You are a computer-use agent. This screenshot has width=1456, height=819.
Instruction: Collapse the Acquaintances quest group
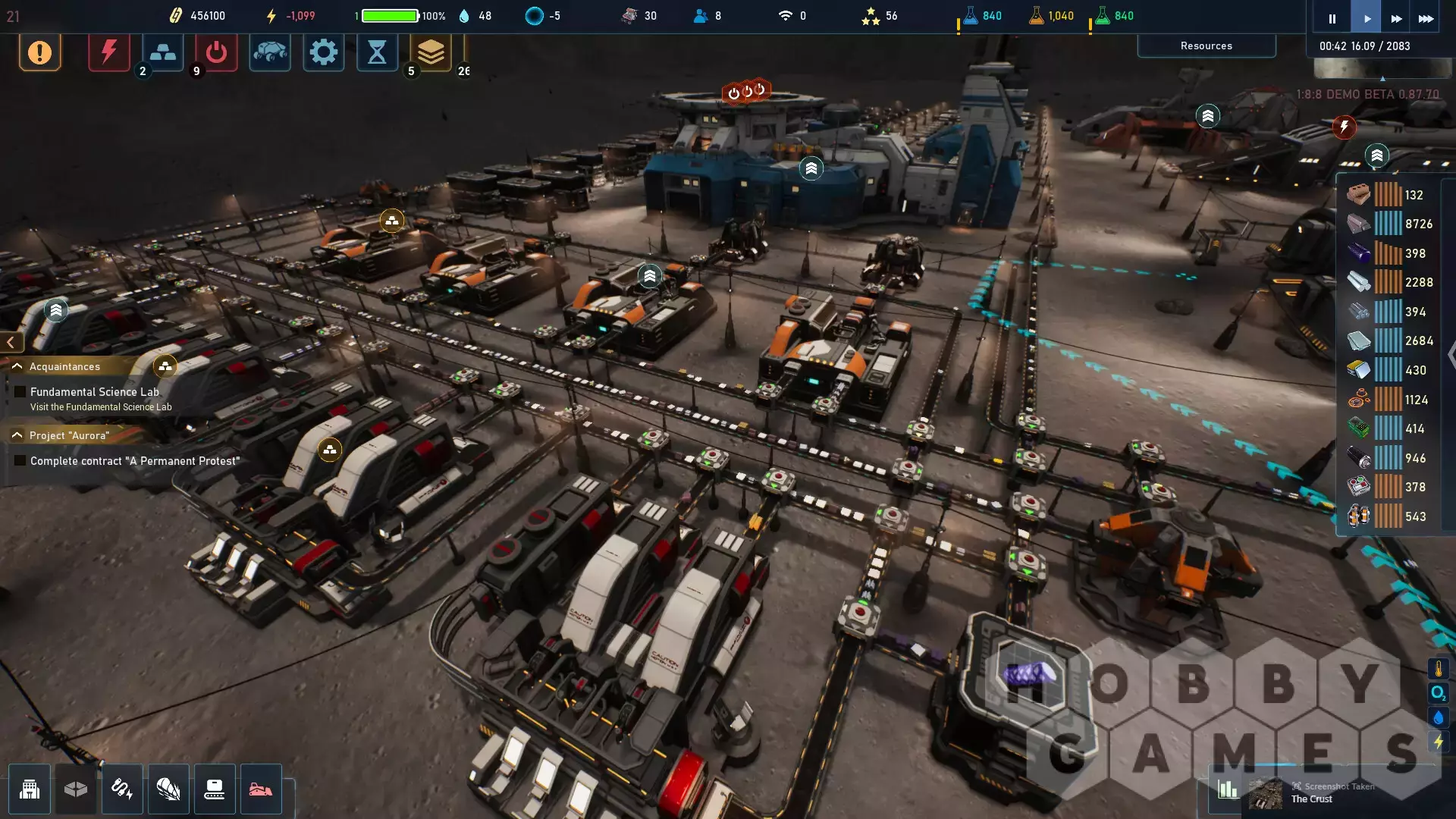coord(17,366)
